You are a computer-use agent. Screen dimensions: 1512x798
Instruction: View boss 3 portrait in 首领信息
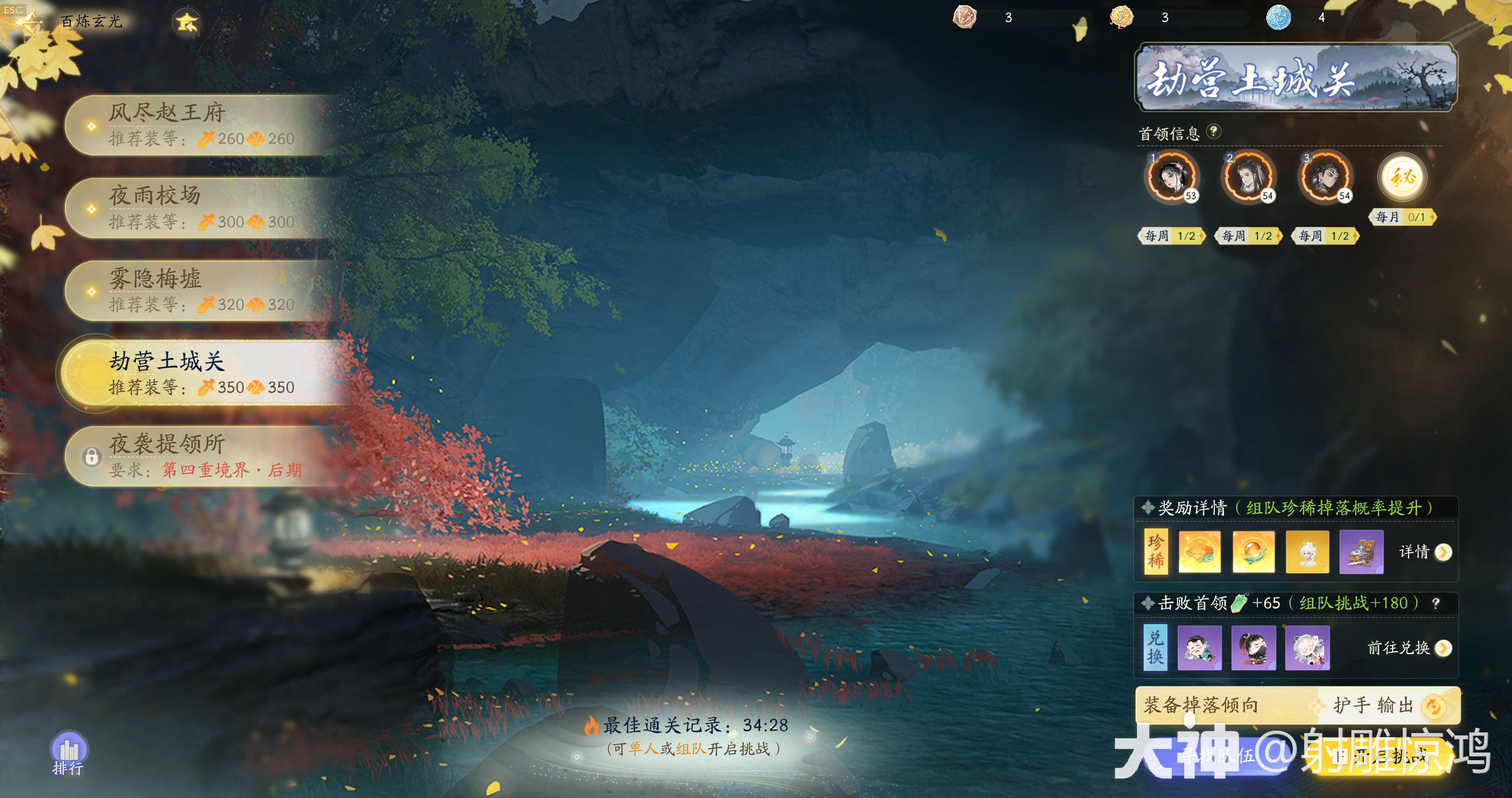pyautogui.click(x=1325, y=177)
